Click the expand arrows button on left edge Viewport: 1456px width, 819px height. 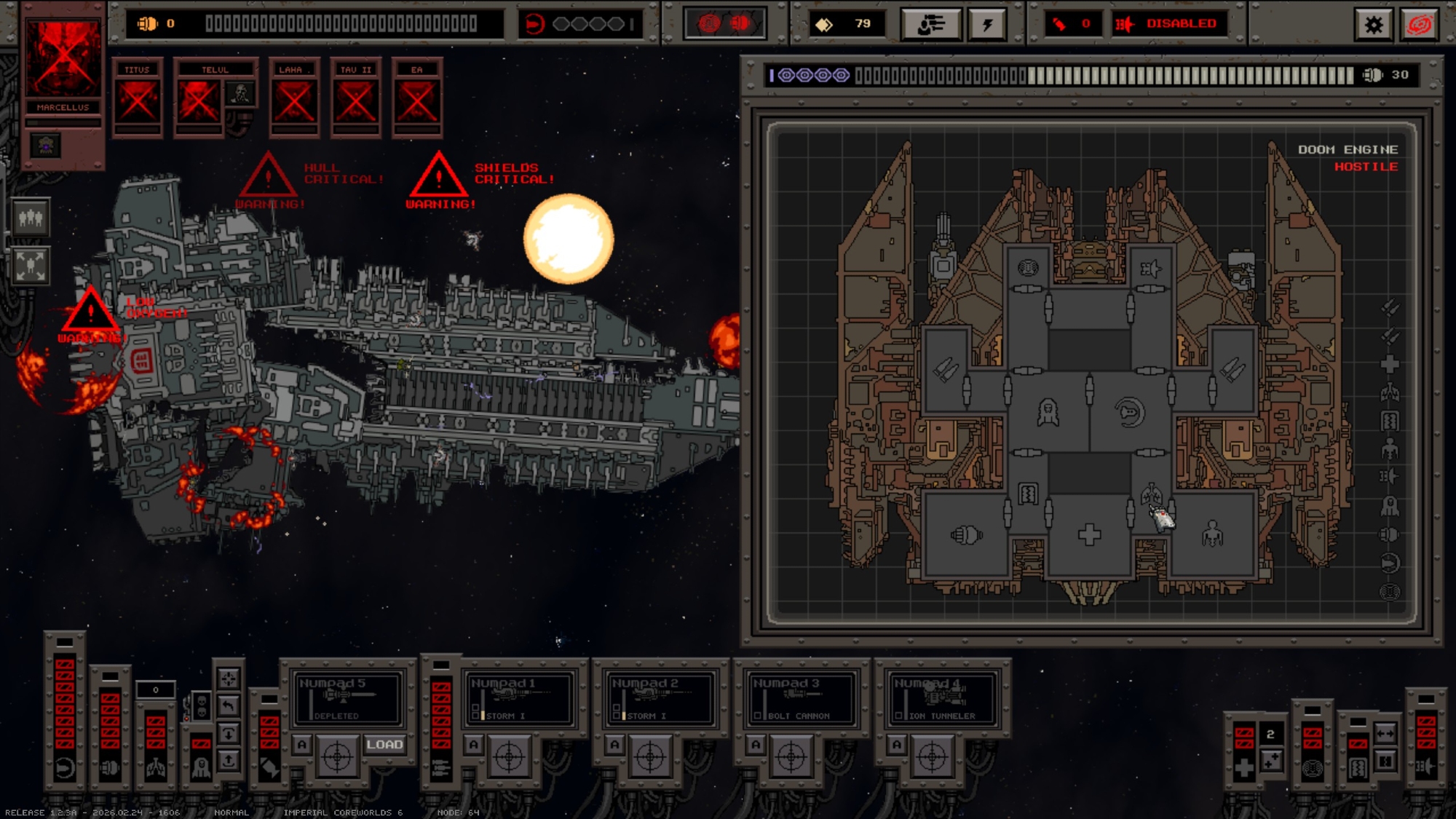(x=31, y=265)
